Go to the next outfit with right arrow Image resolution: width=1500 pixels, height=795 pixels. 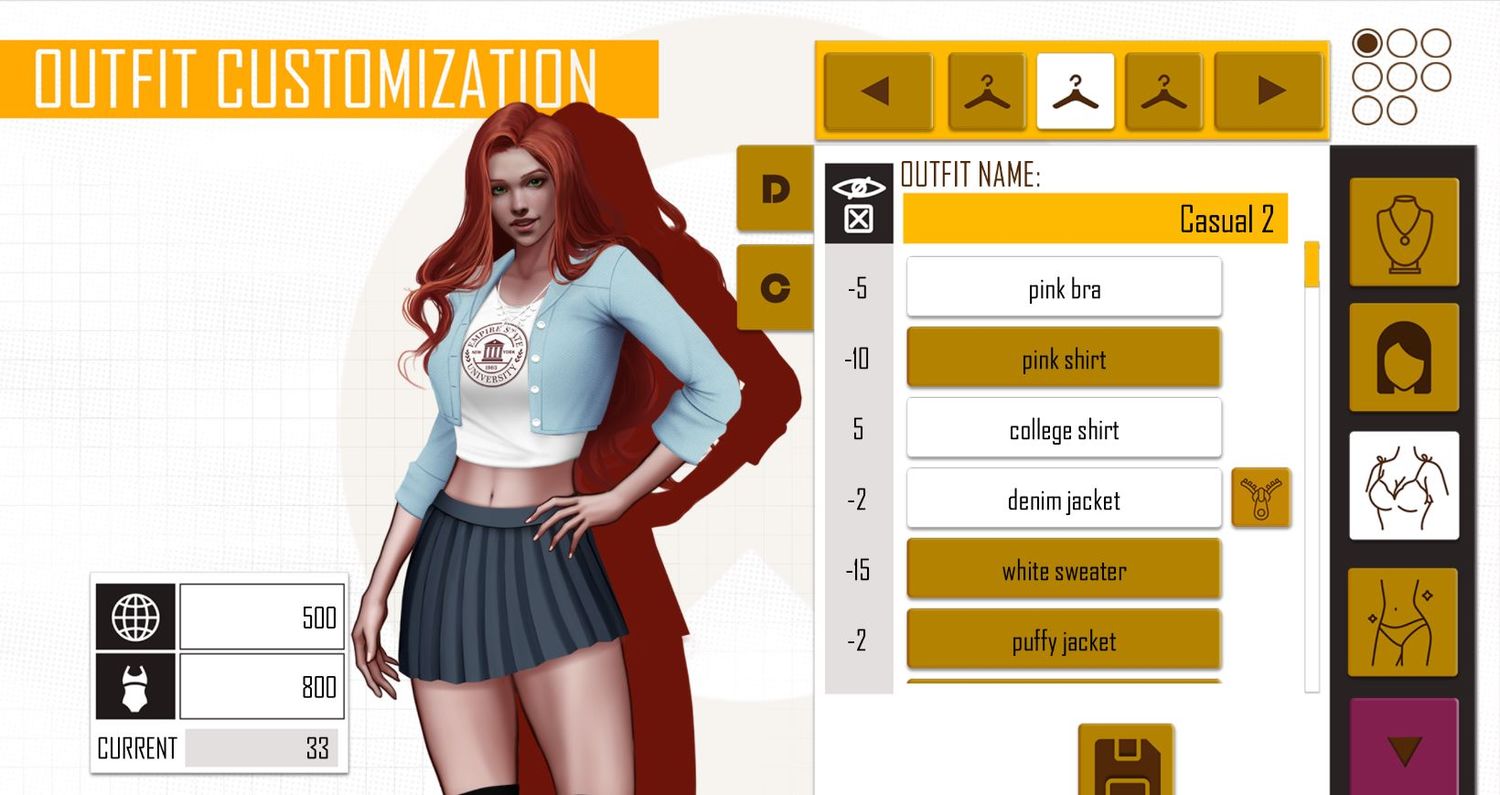pyautogui.click(x=1269, y=92)
